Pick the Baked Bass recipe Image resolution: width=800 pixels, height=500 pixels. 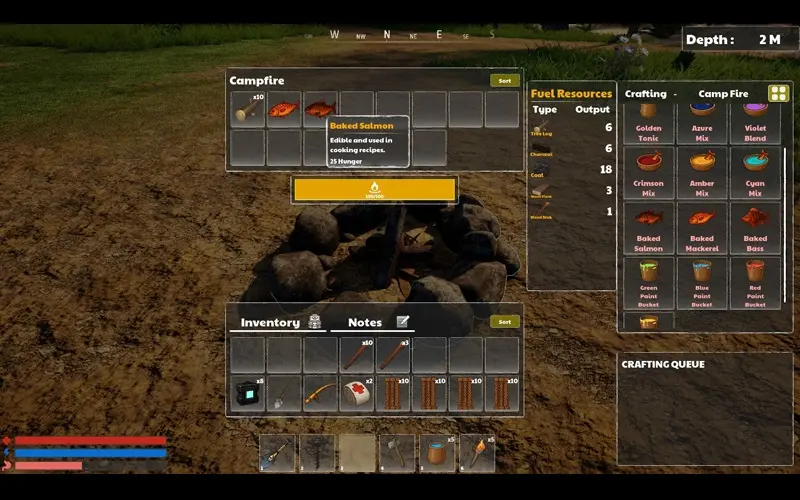coord(755,224)
